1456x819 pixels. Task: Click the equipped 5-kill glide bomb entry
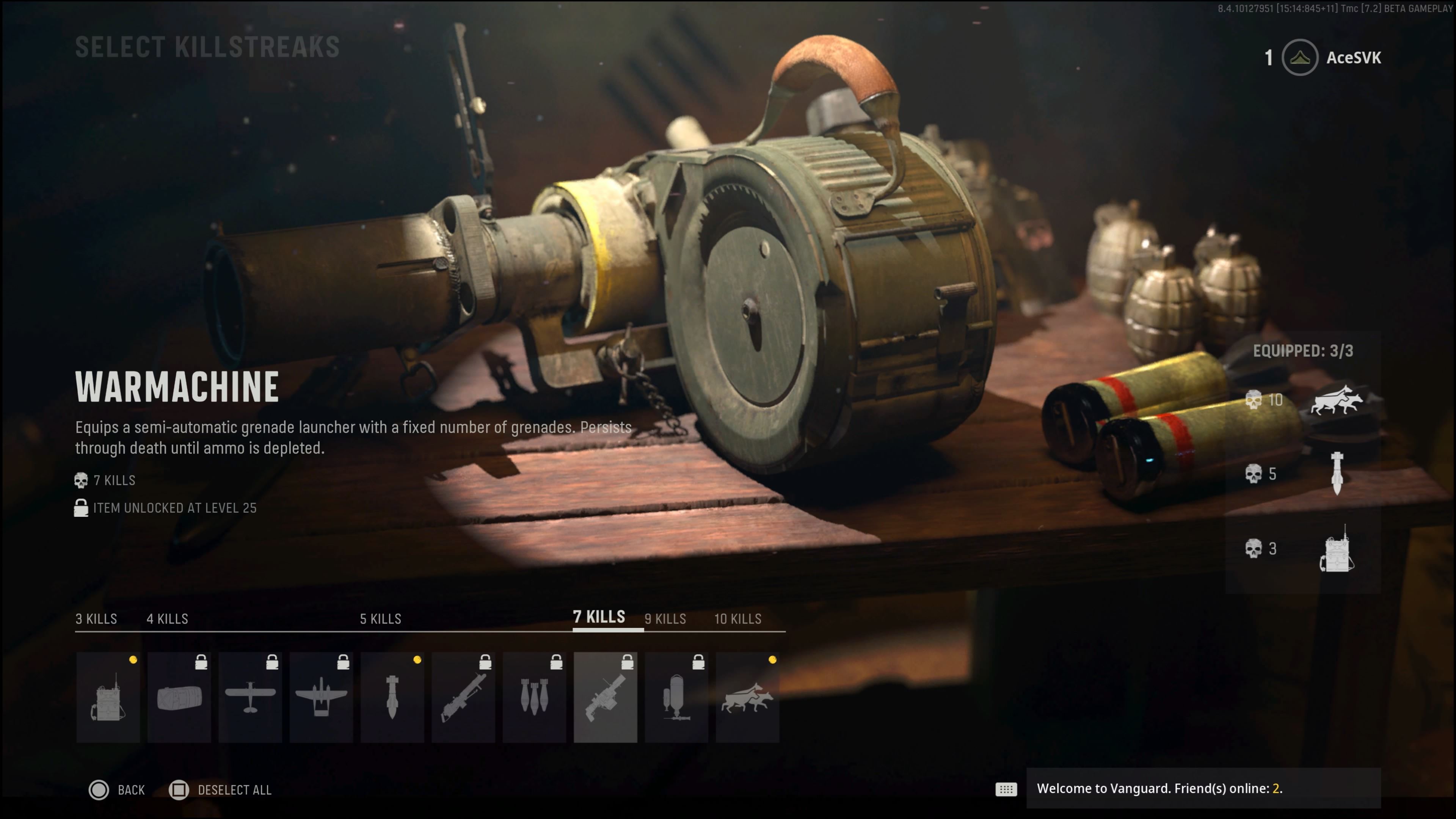coord(1303,474)
